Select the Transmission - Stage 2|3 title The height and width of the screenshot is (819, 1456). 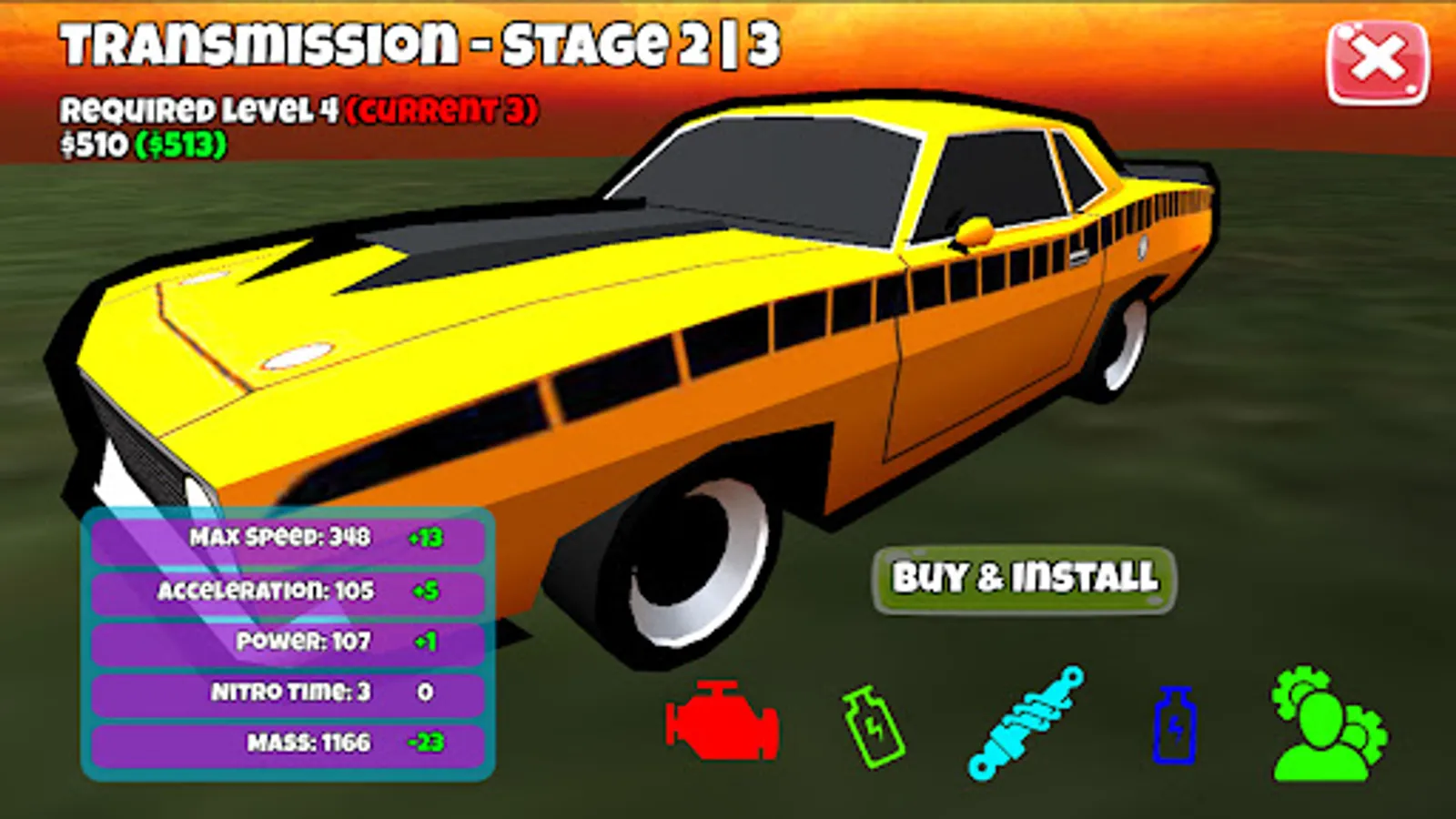pyautogui.click(x=417, y=44)
